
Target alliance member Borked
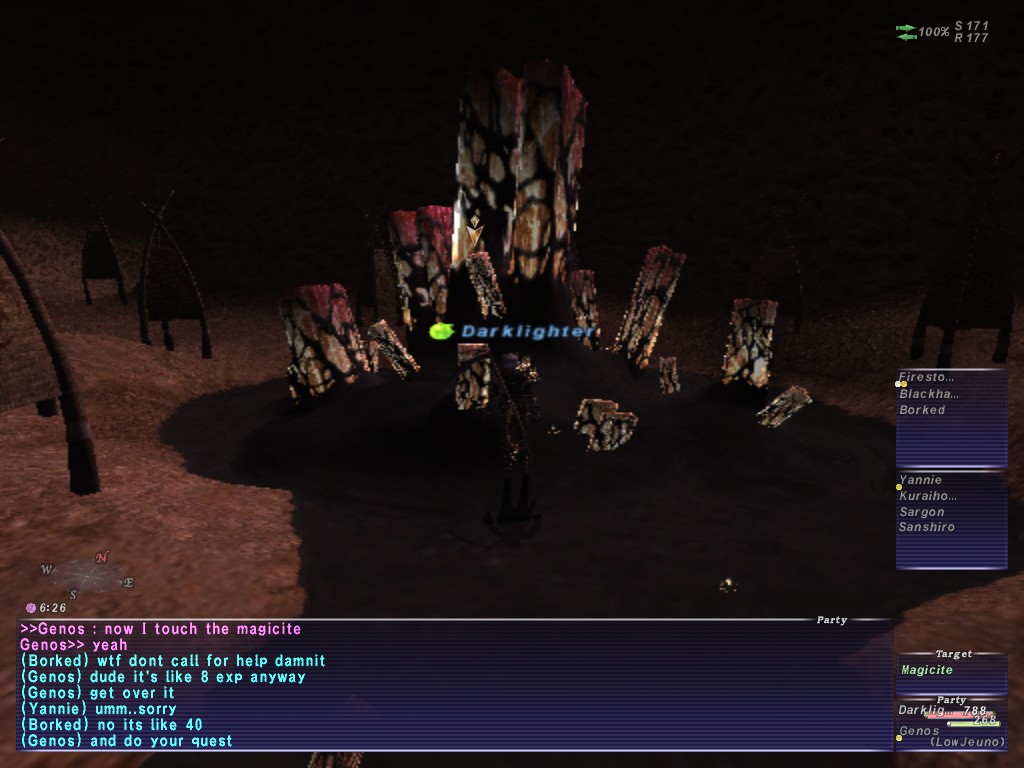pyautogui.click(x=922, y=410)
